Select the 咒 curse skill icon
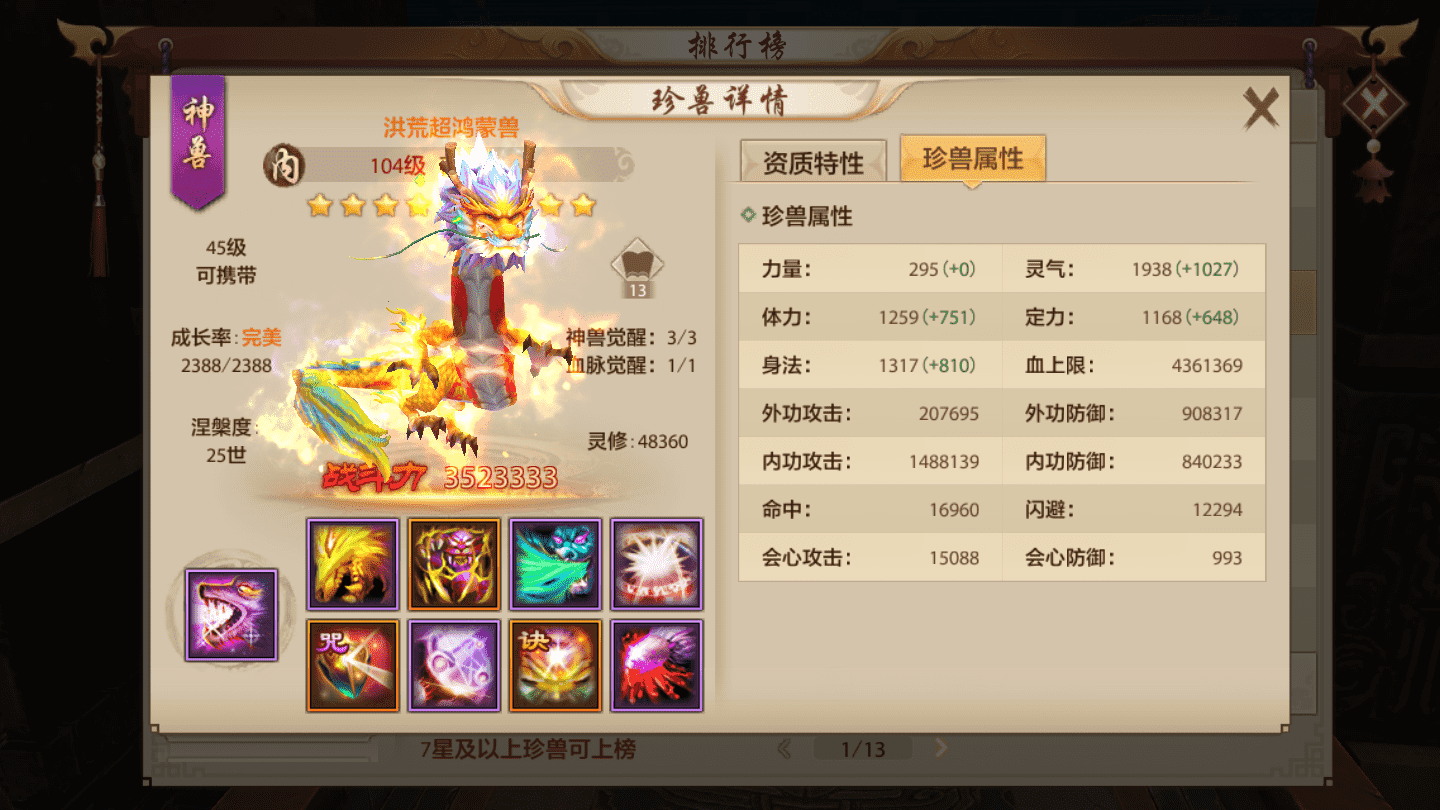This screenshot has height=810, width=1440. [352, 664]
